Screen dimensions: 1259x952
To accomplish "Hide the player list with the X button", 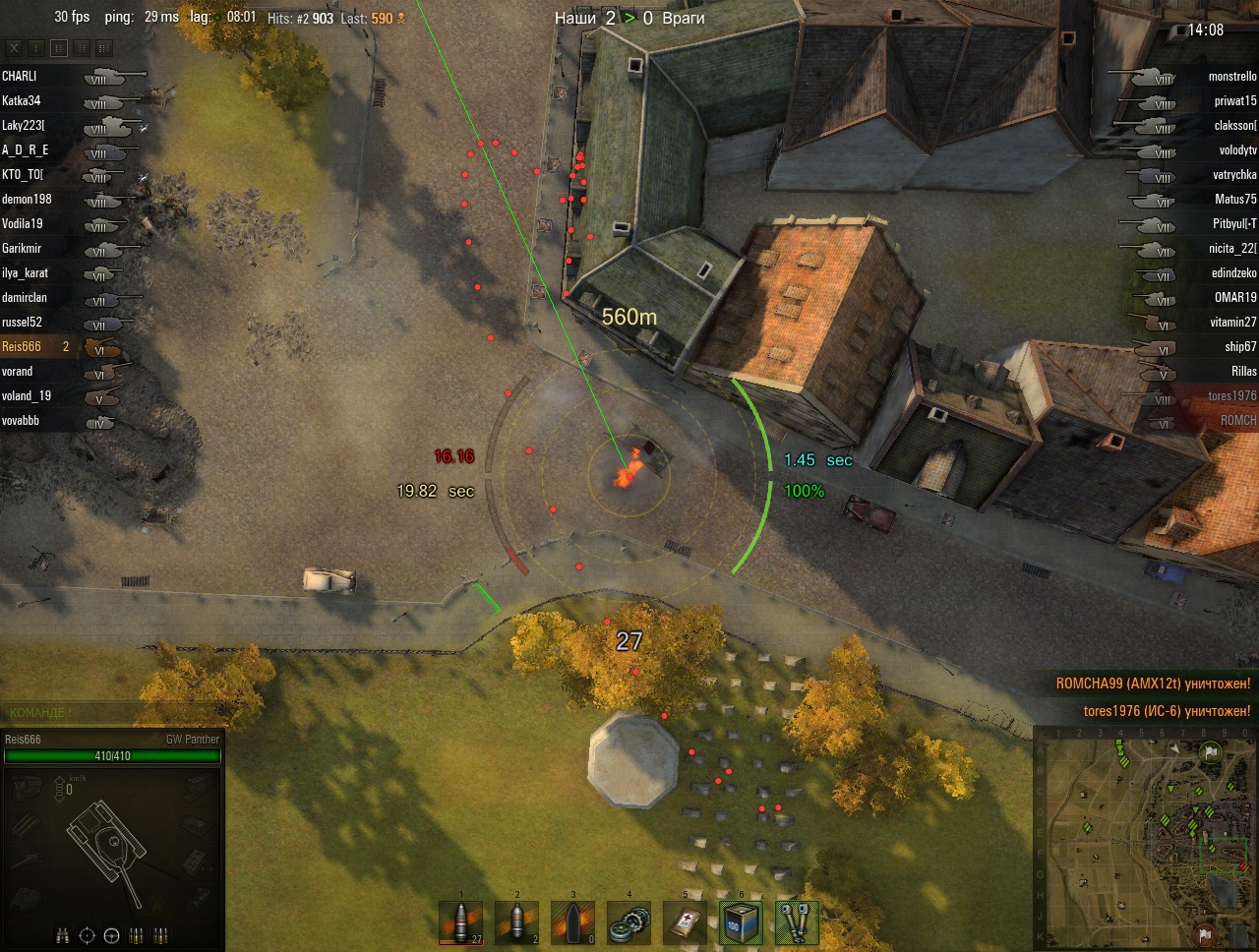I will point(14,47).
